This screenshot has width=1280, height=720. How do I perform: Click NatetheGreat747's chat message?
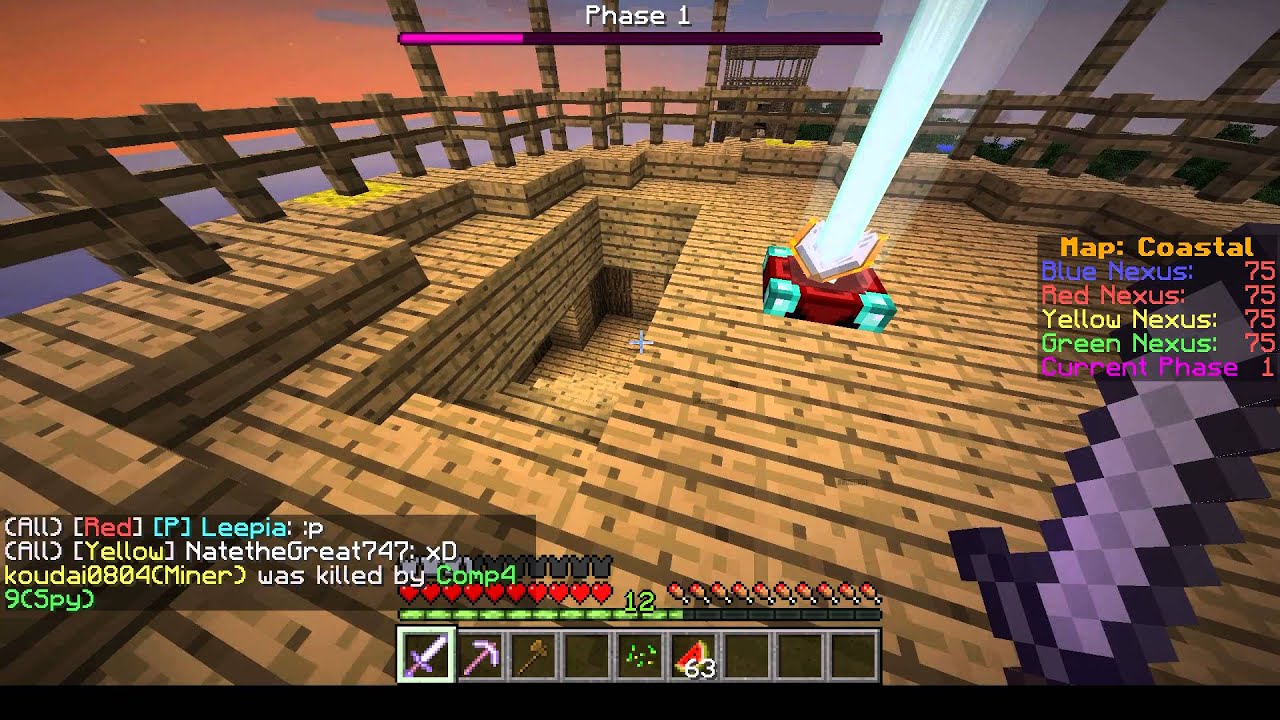coord(231,551)
